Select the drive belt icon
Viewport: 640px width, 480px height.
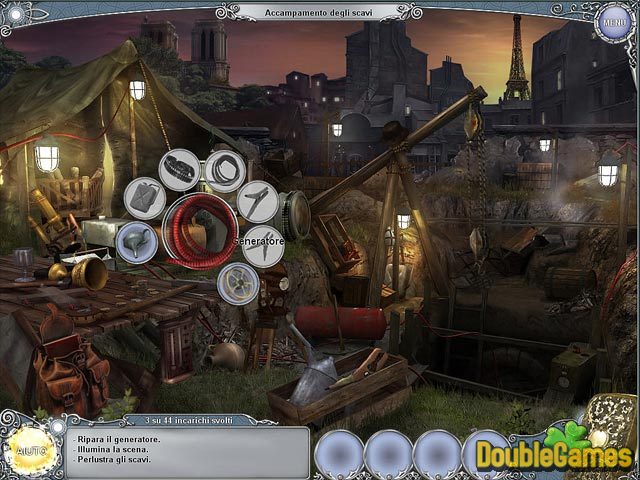180,168
